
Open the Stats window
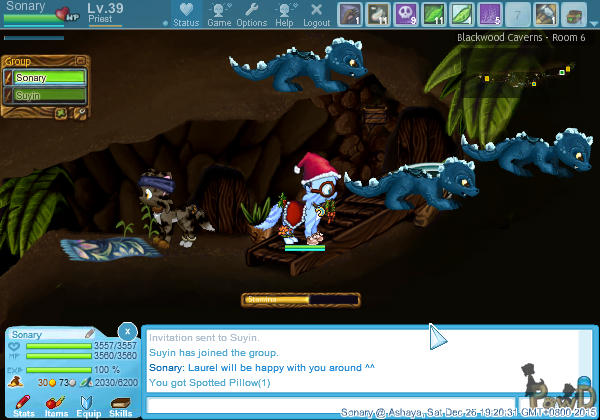coord(23,404)
